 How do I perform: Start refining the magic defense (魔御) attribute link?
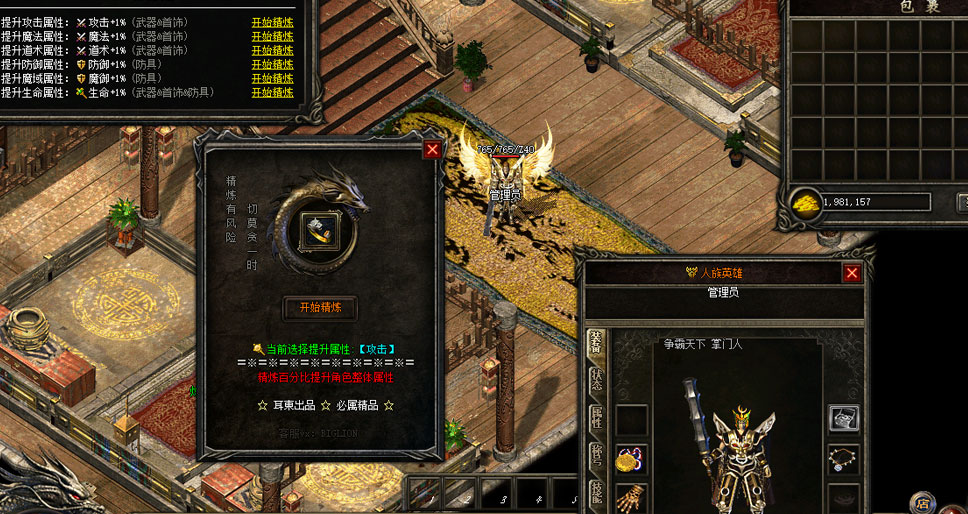(272, 78)
